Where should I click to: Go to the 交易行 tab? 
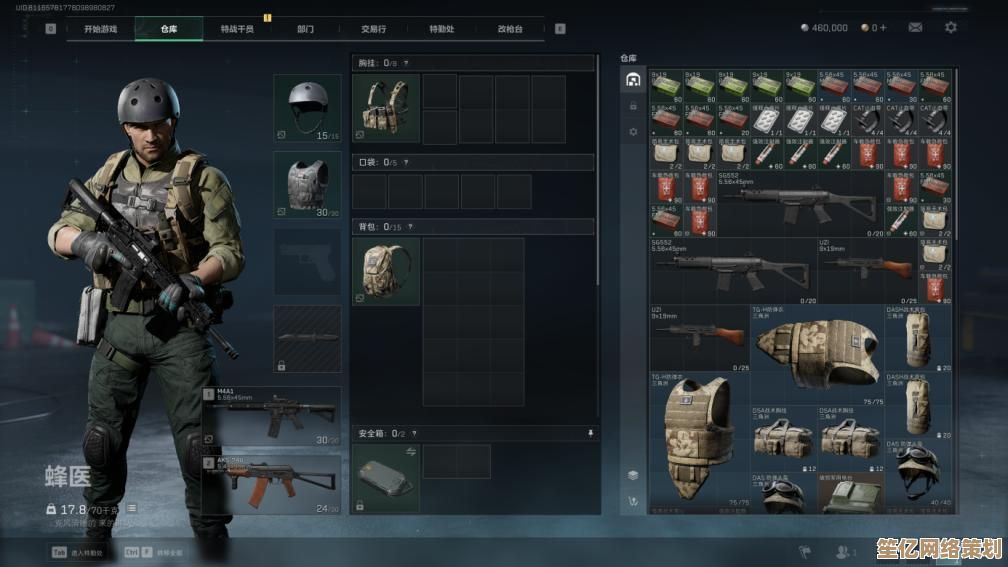[x=373, y=29]
